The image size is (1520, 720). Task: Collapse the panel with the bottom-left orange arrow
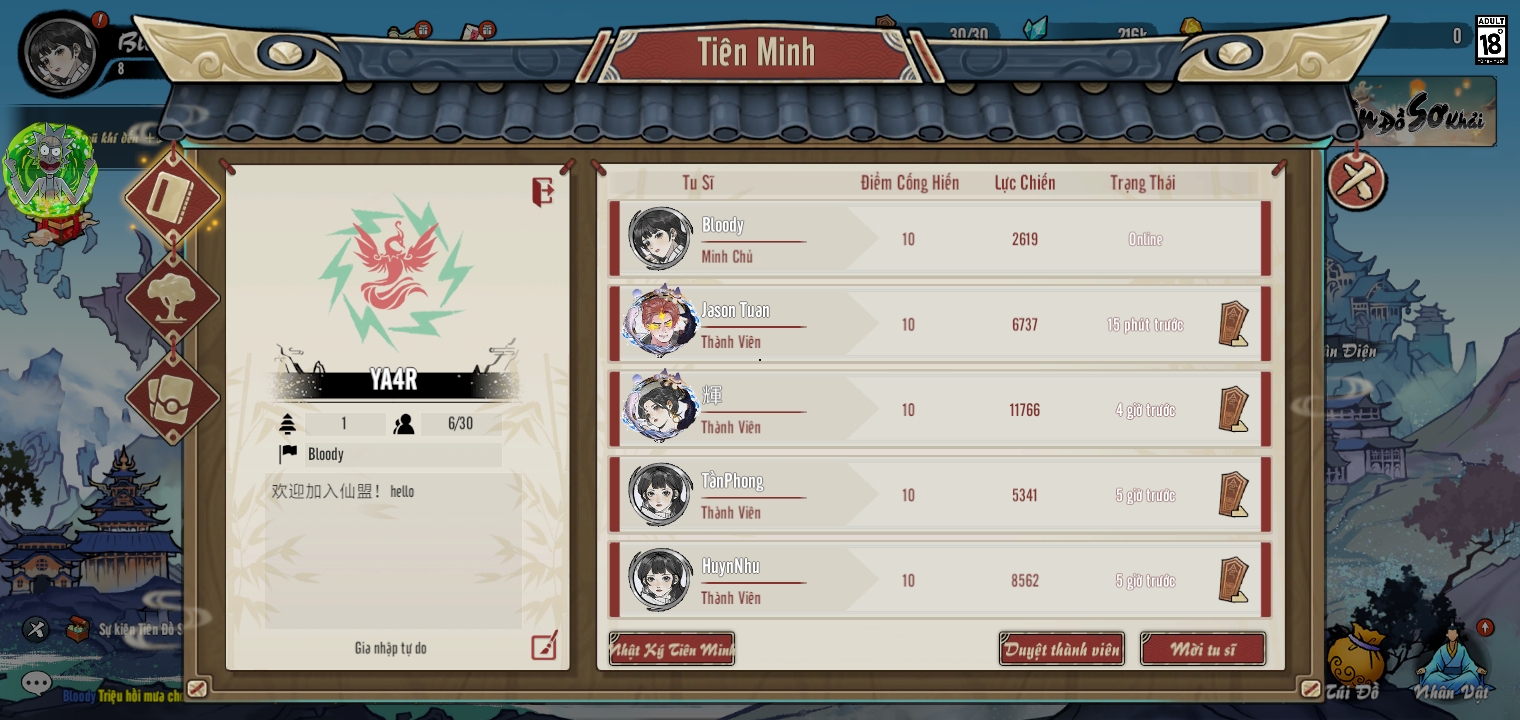coord(197,688)
